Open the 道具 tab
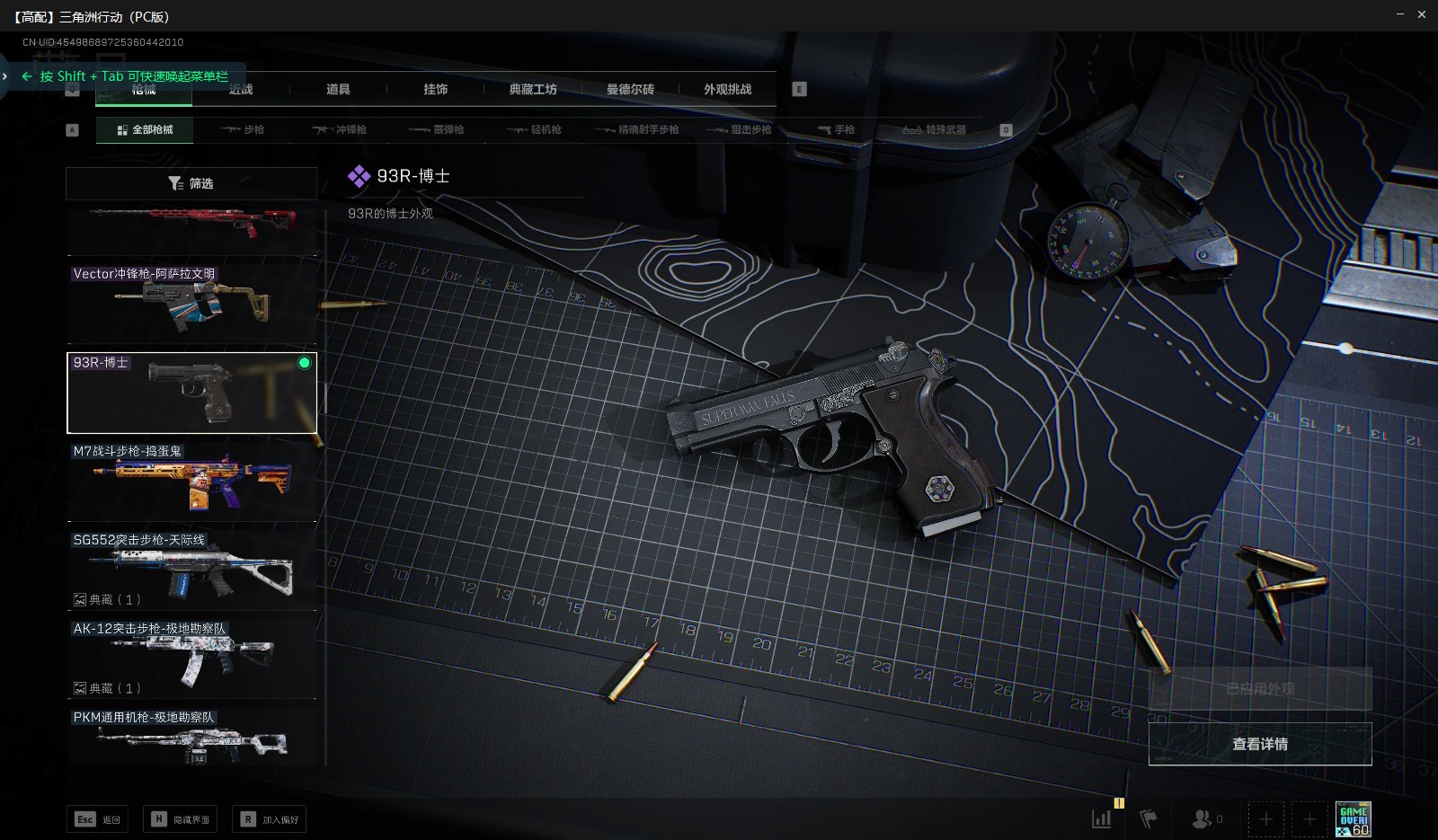 (338, 89)
